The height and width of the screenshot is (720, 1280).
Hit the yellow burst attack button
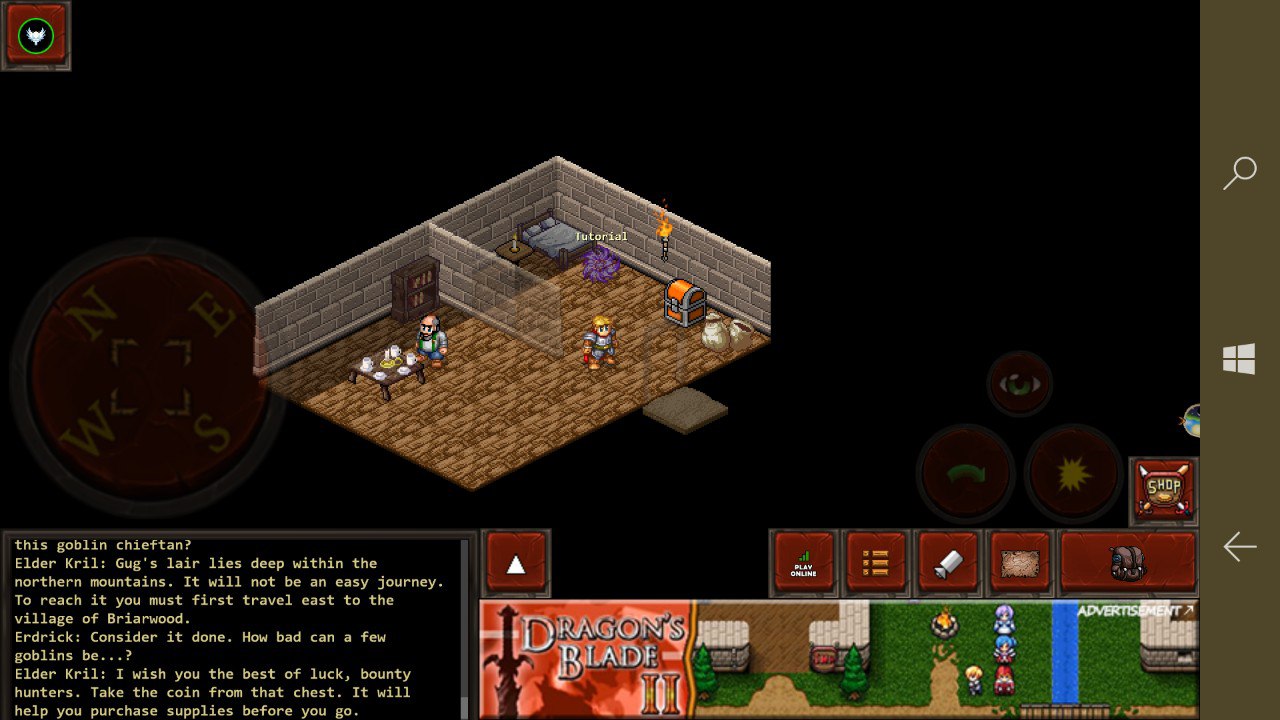point(1073,473)
